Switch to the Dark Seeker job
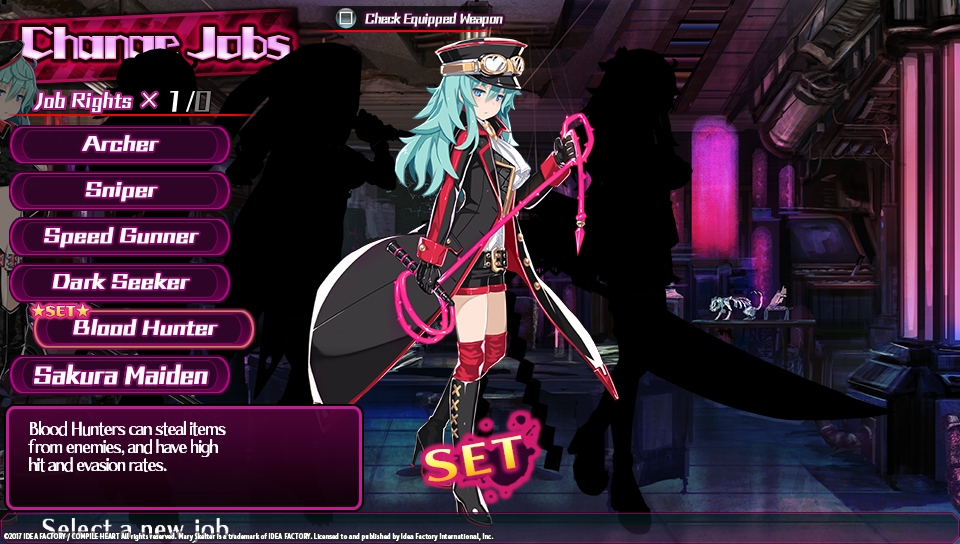Viewport: 960px width, 544px height. click(x=120, y=282)
